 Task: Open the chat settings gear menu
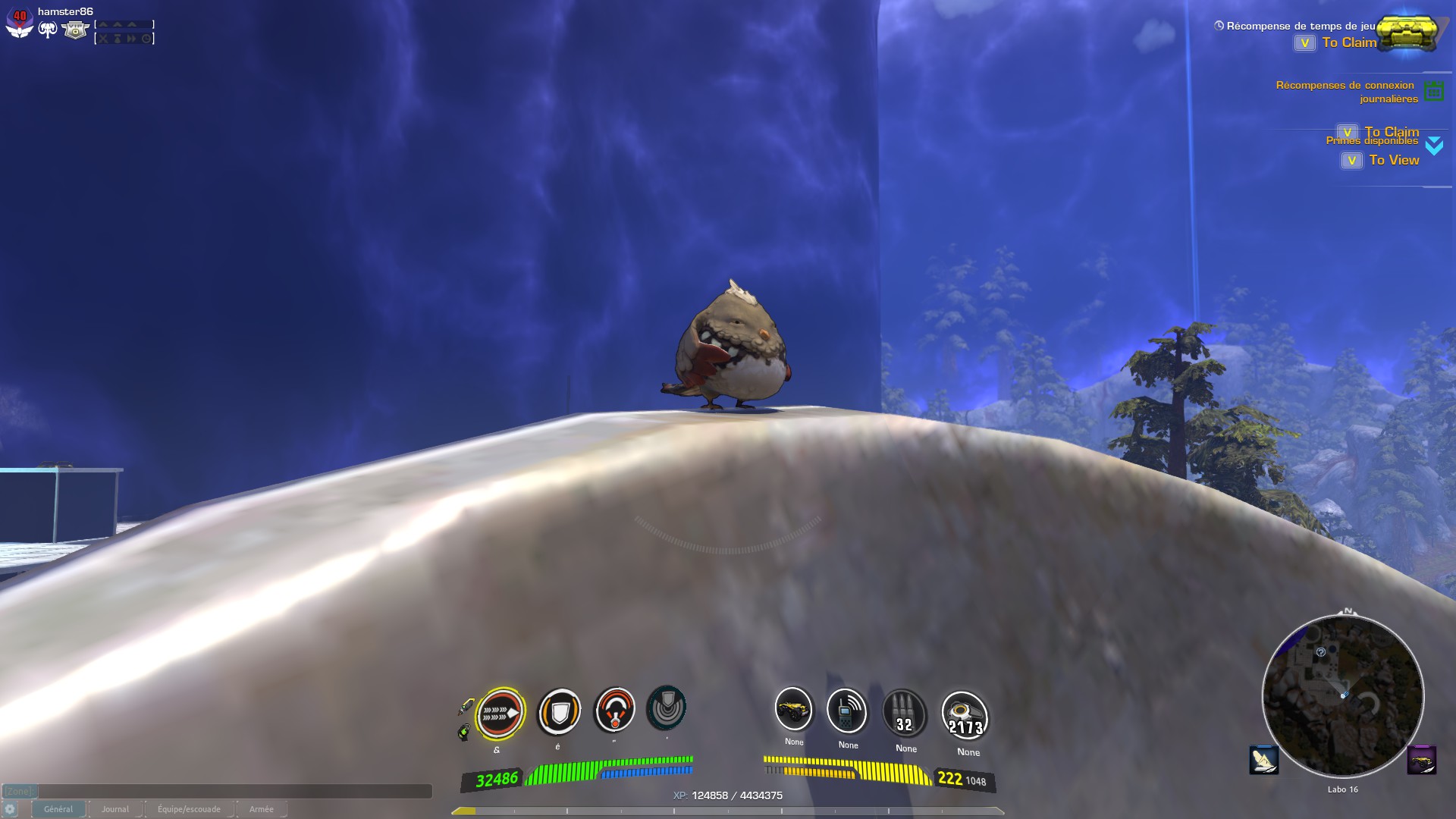[11, 809]
